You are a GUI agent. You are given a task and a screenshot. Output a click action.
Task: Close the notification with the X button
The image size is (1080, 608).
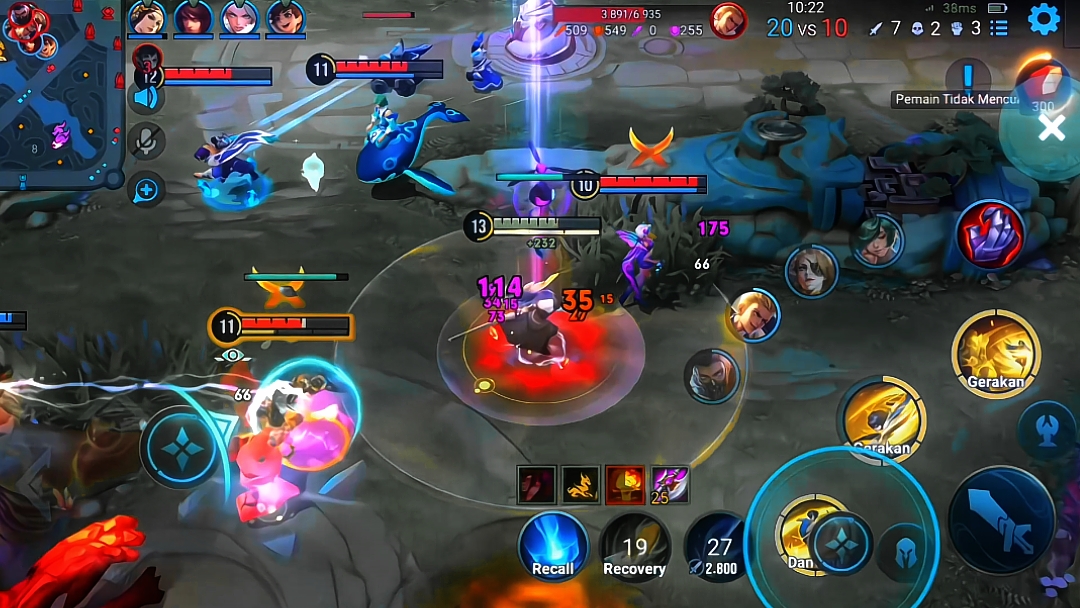click(1051, 127)
